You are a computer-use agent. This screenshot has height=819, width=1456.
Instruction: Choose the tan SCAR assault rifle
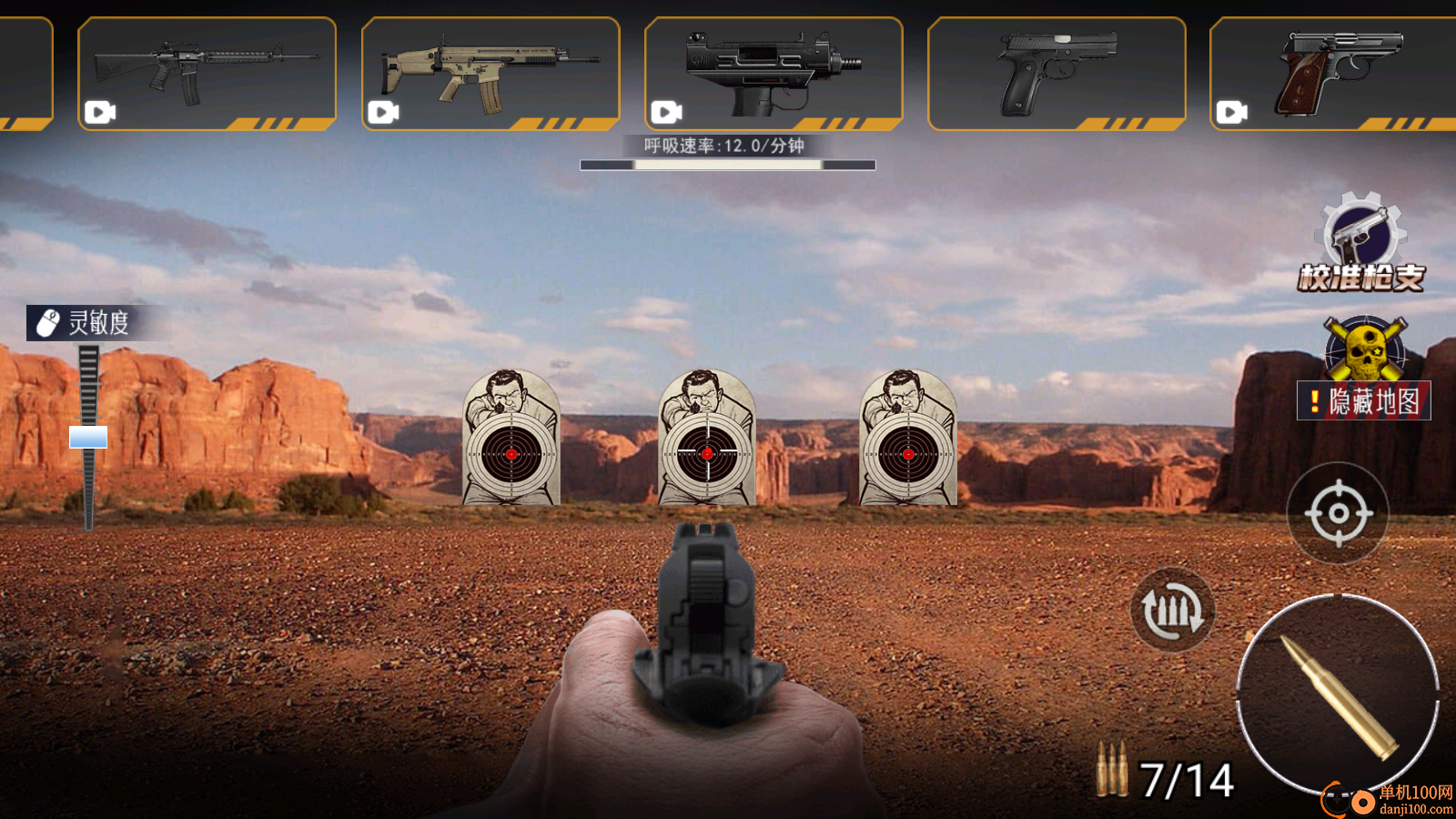tap(490, 74)
